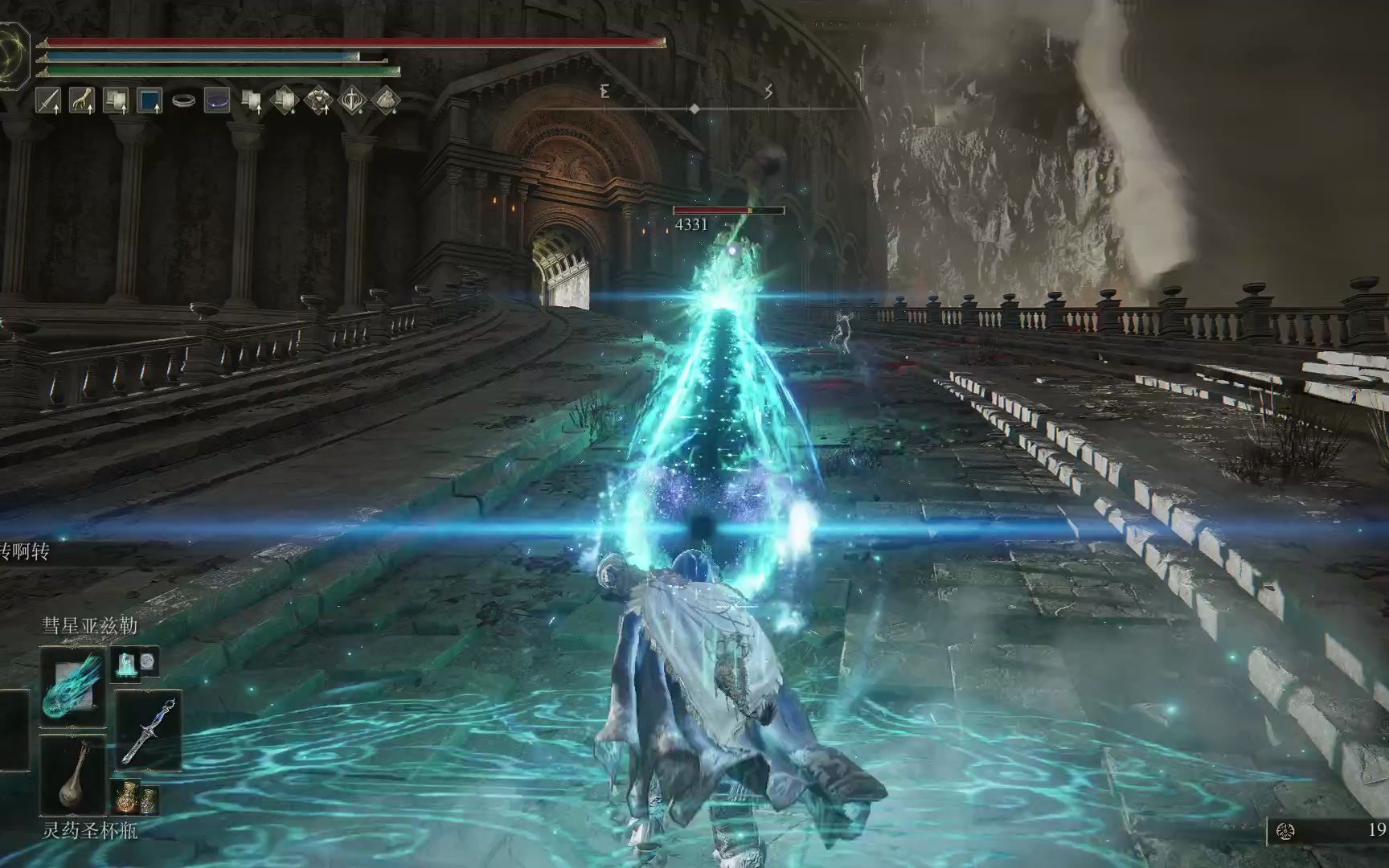Click the sword attack buff status icon
Image resolution: width=1389 pixels, height=868 pixels.
(49, 100)
